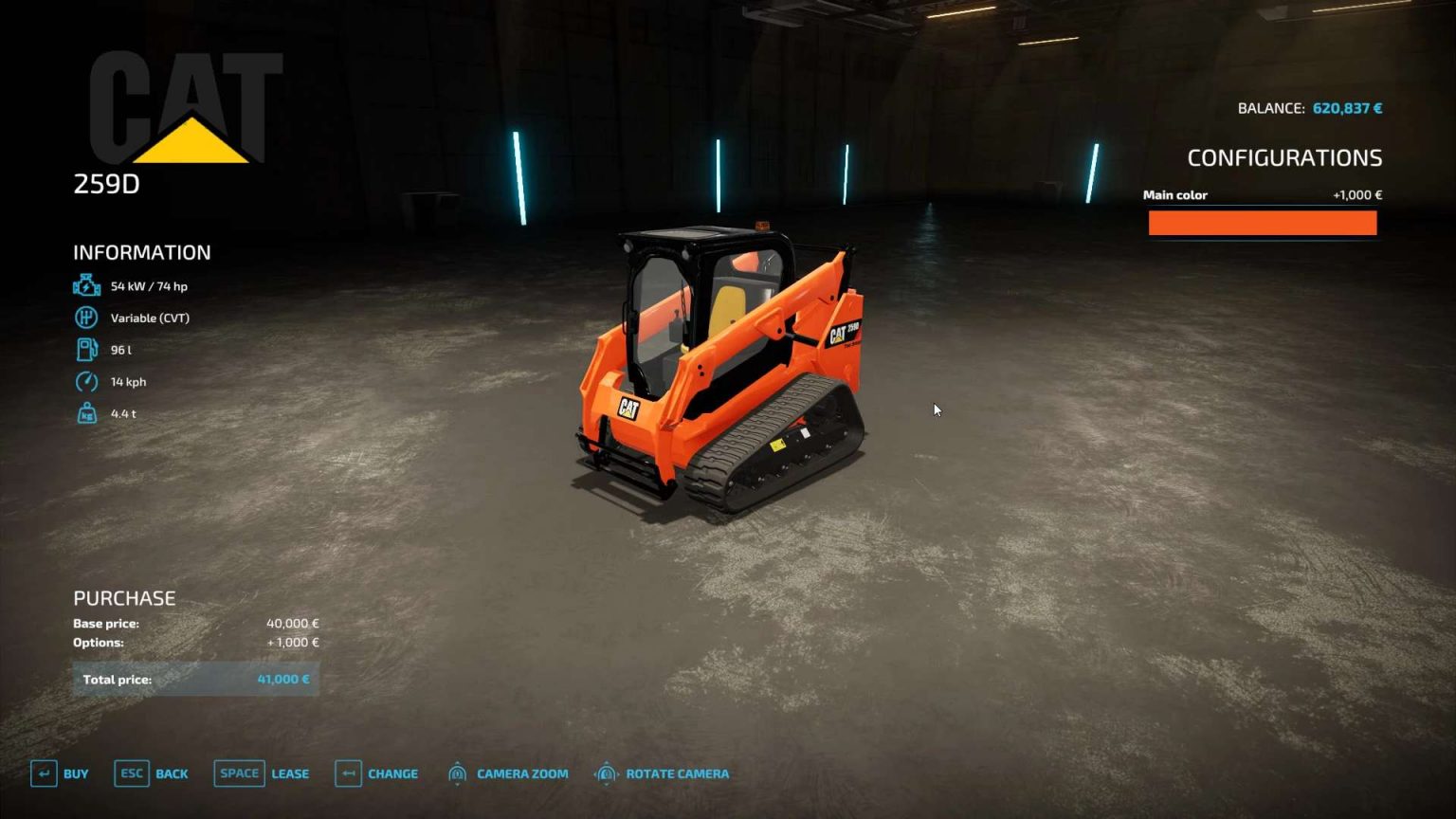Click the fuel capacity icon
Screen dimensions: 1456x819
point(86,349)
